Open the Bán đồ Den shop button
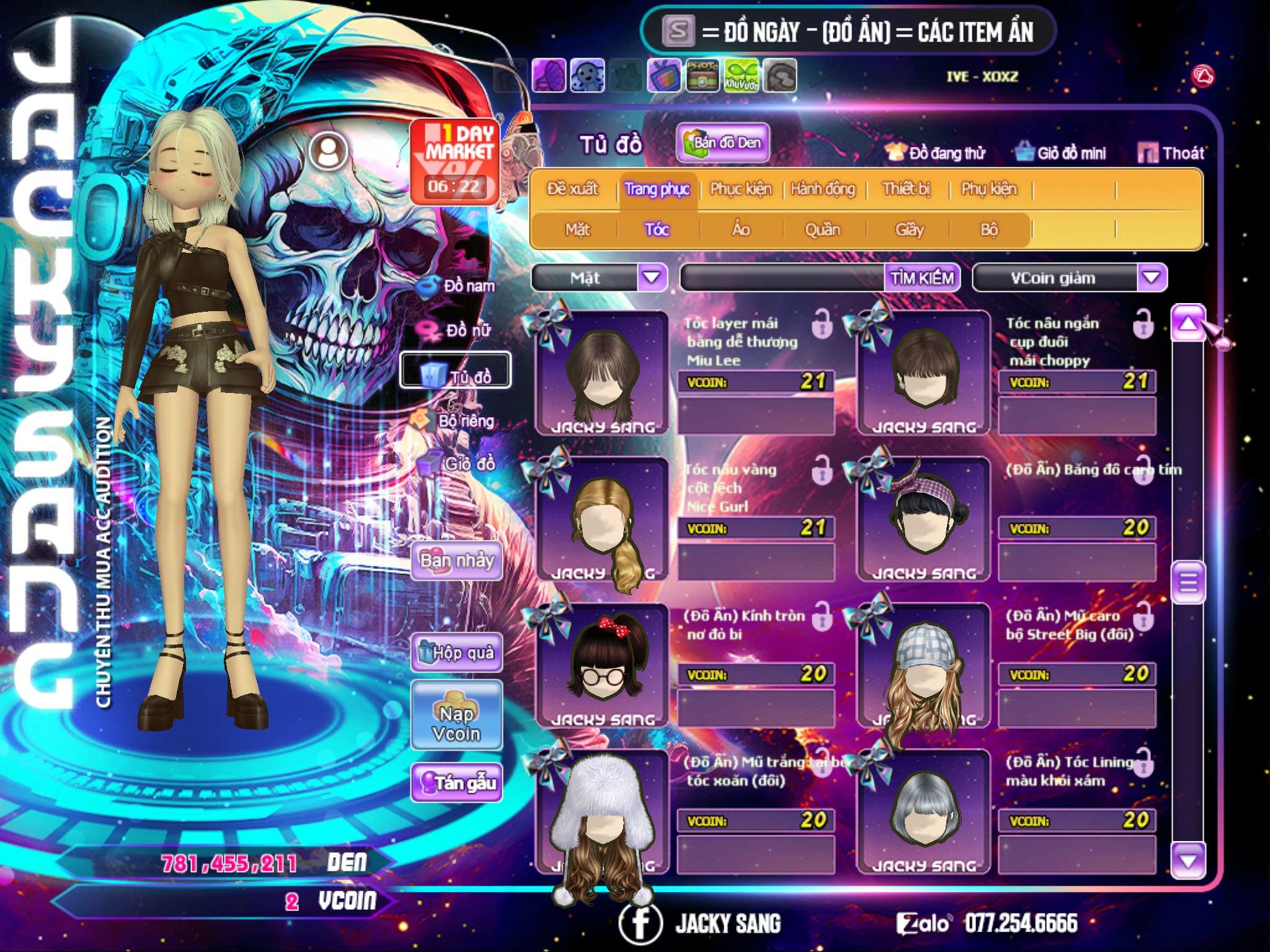This screenshot has height=952, width=1270. tap(722, 143)
